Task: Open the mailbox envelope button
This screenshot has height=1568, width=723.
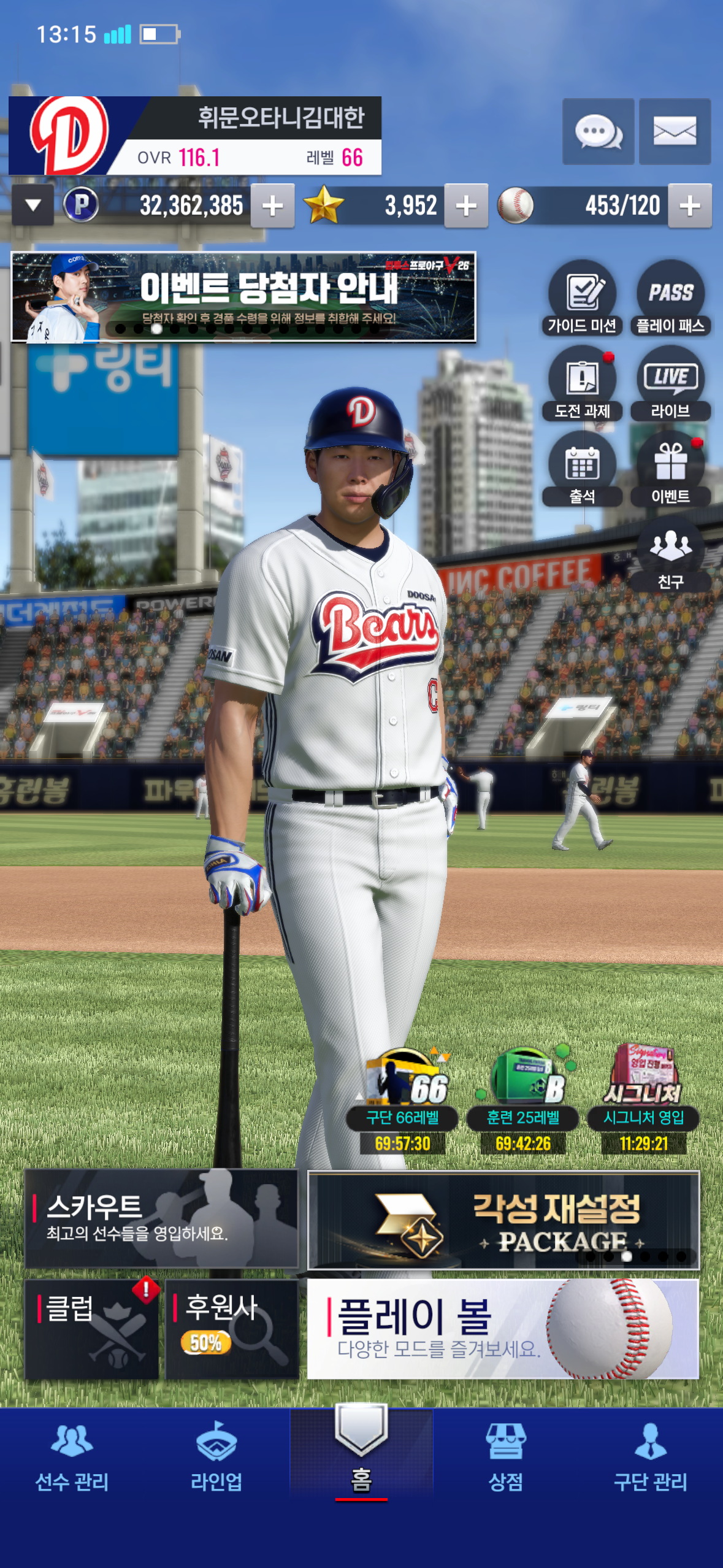Action: click(x=675, y=131)
